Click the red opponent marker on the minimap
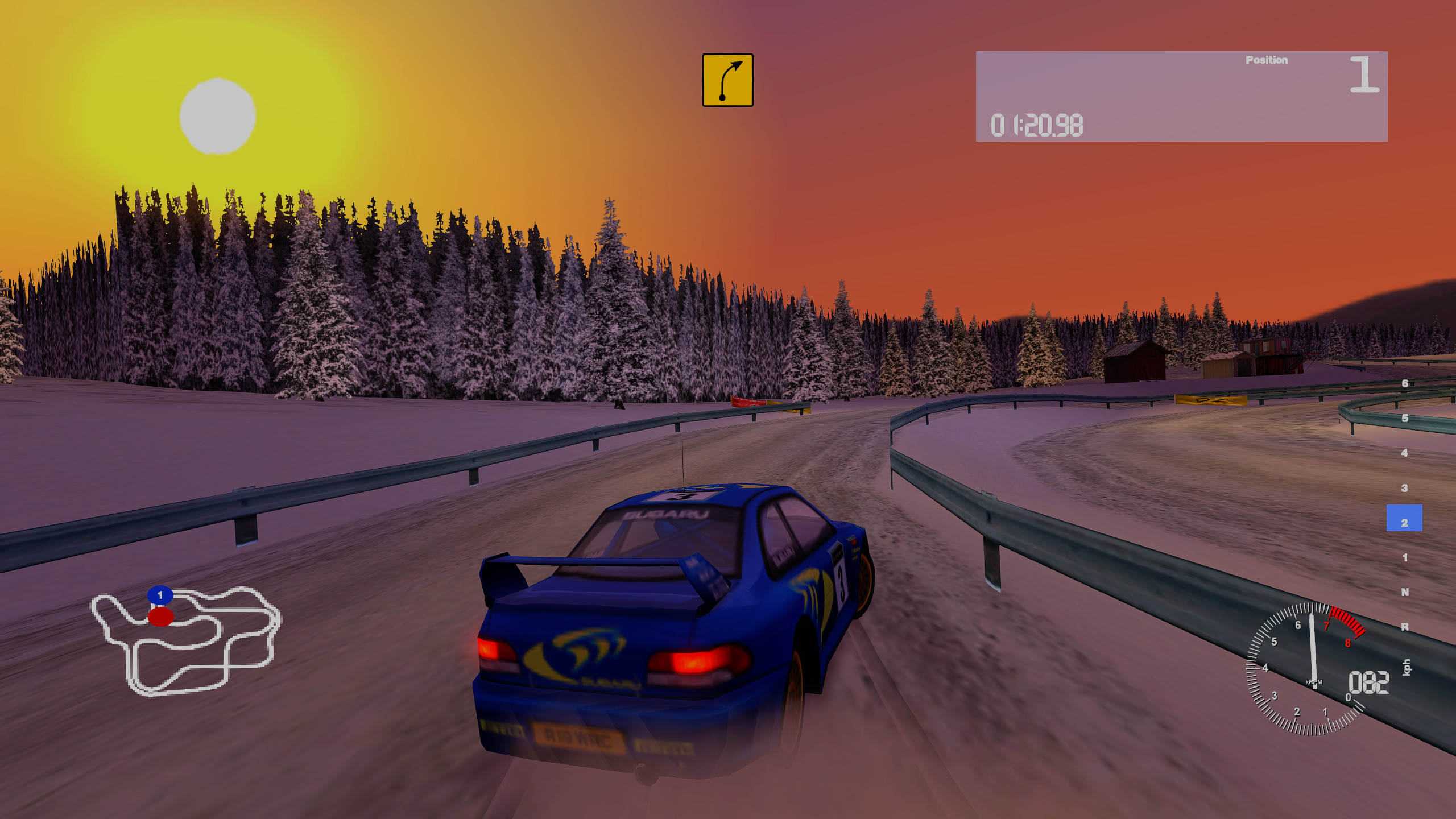 tap(160, 617)
